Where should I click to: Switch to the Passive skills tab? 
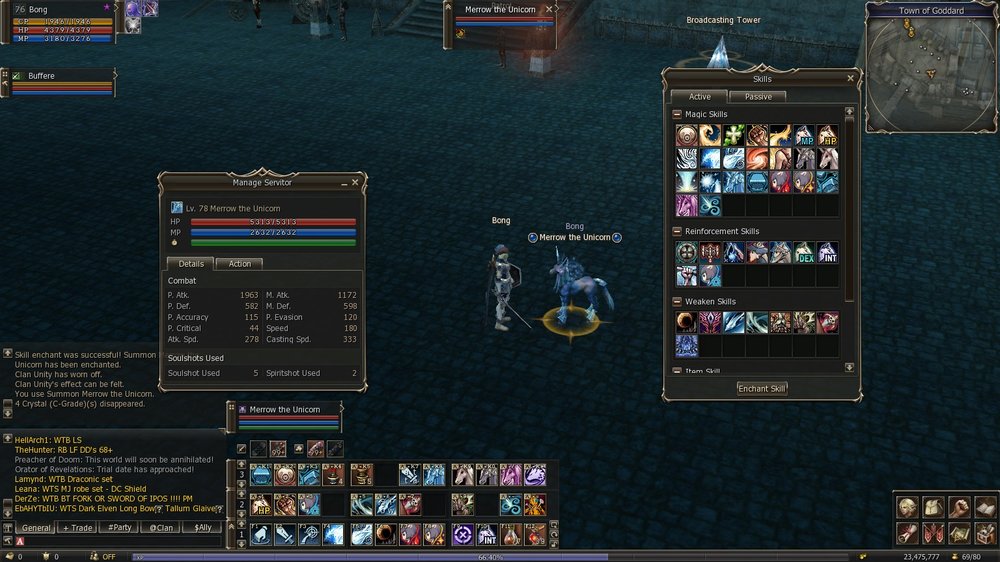(757, 97)
